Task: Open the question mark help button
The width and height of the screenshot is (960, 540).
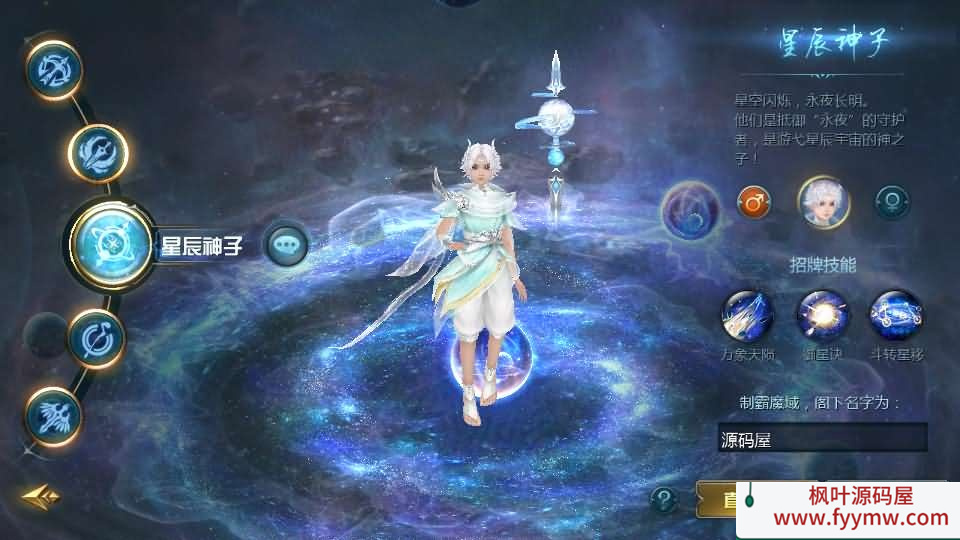Action: coord(664,498)
